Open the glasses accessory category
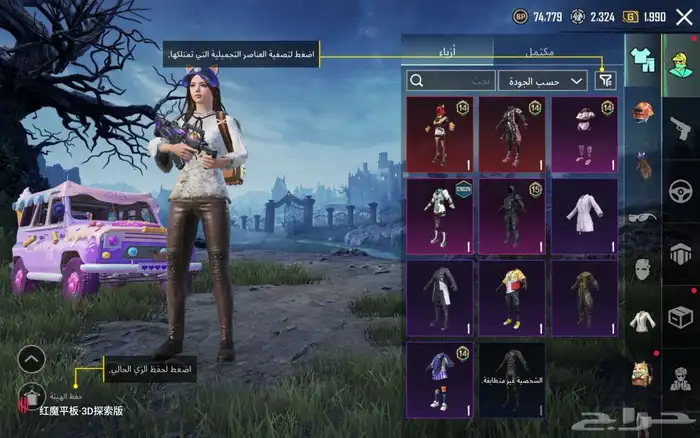Image resolution: width=700 pixels, height=438 pixels. point(641,217)
